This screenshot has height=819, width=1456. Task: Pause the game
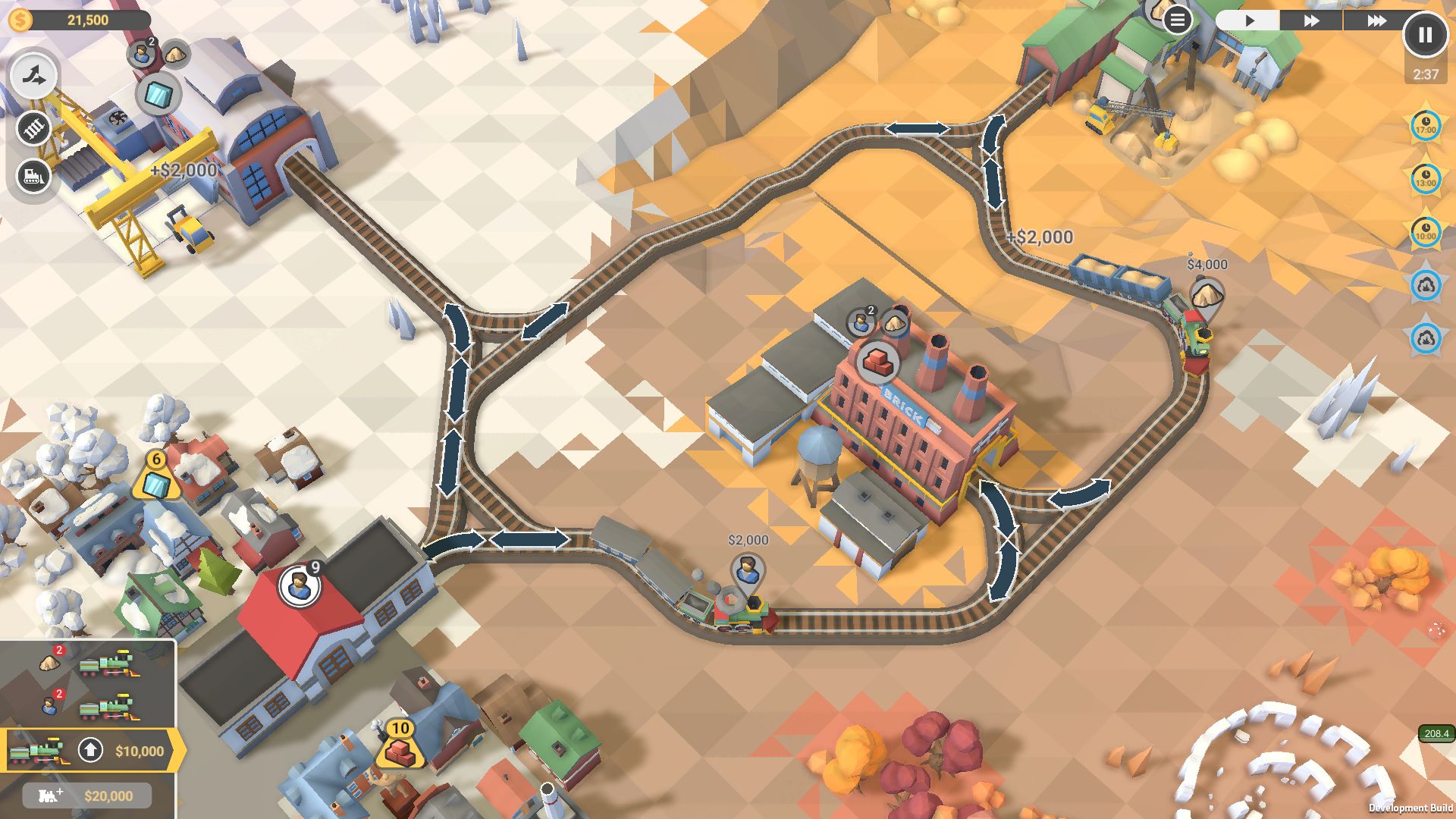tap(1425, 35)
